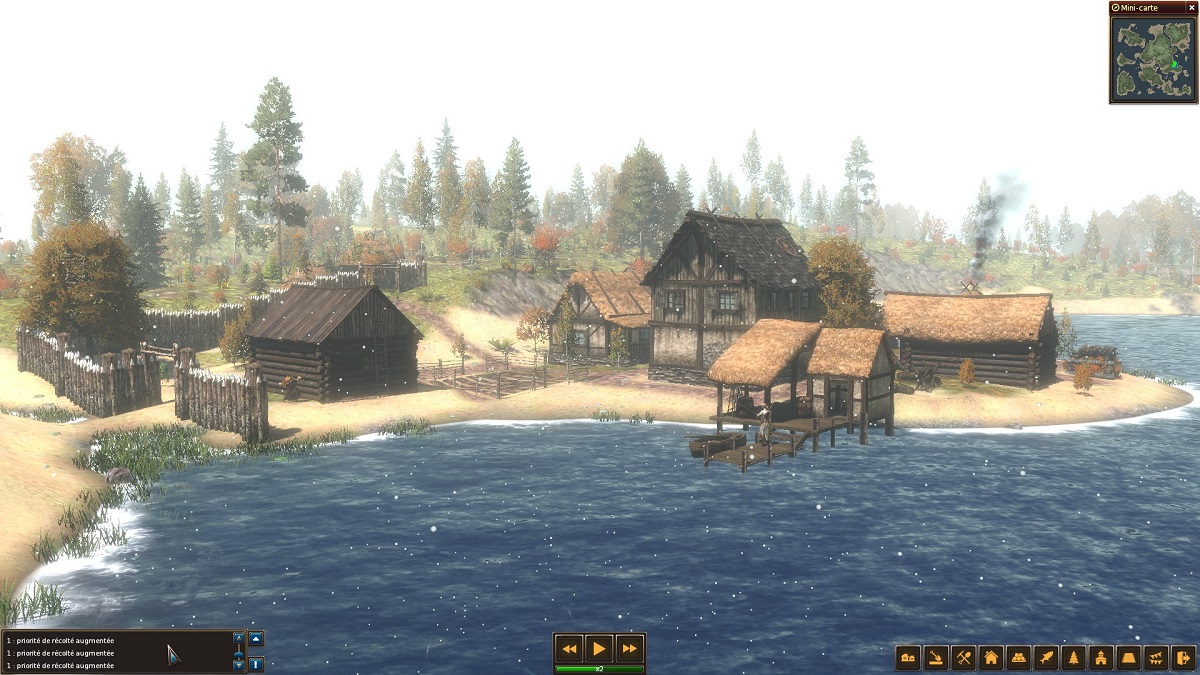Viewport: 1200px width, 675px height.
Task: Click the exit door icon
Action: coord(1183,658)
